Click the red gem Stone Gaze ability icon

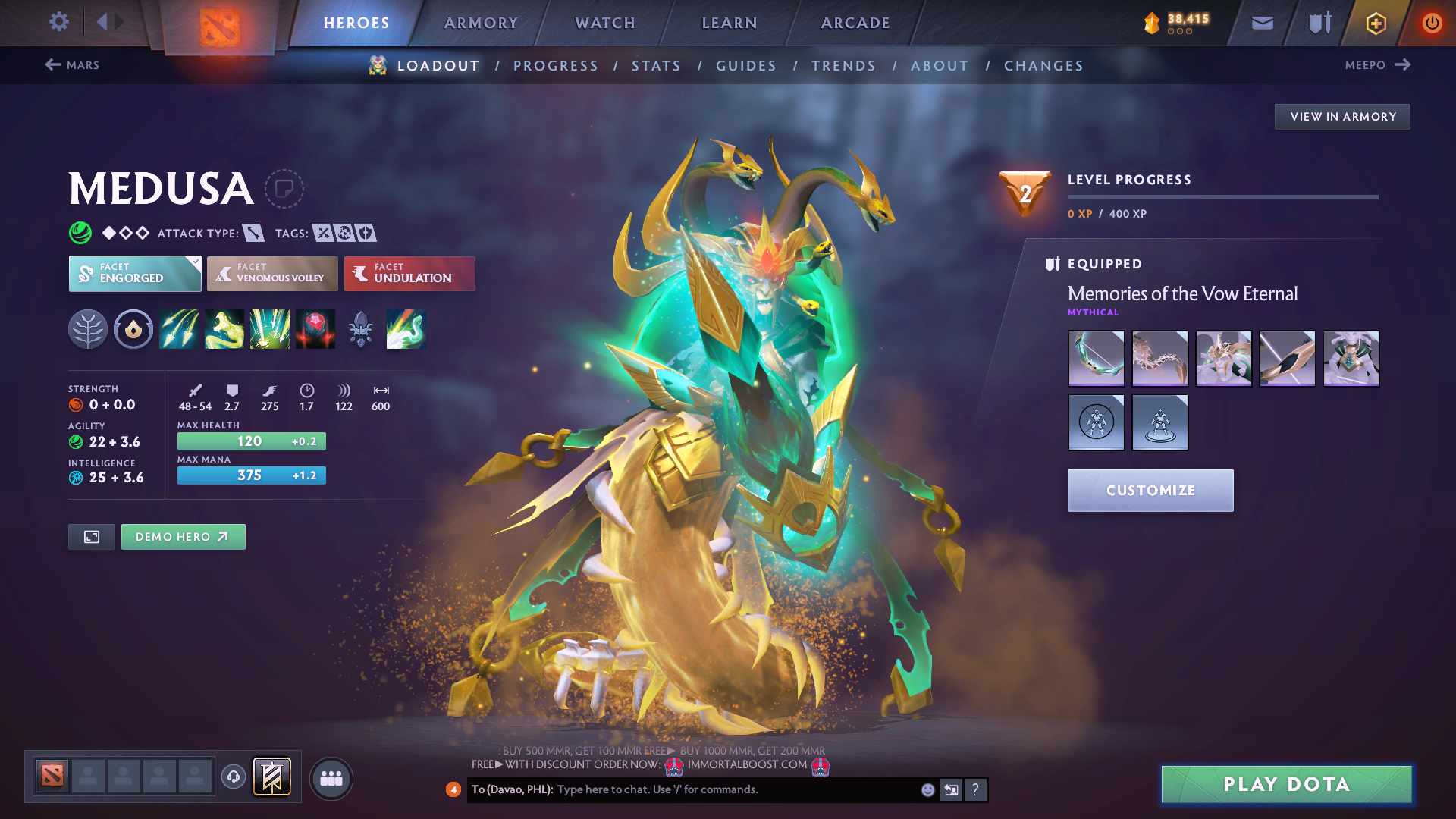[x=315, y=329]
